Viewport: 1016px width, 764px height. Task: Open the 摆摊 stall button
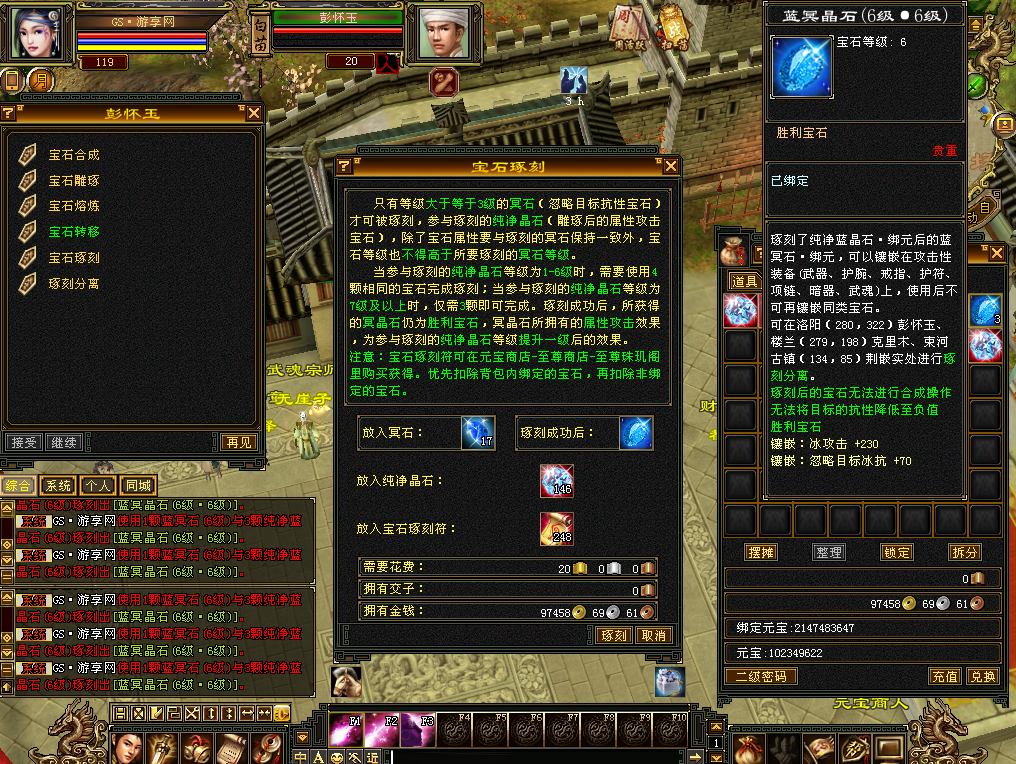coord(761,552)
